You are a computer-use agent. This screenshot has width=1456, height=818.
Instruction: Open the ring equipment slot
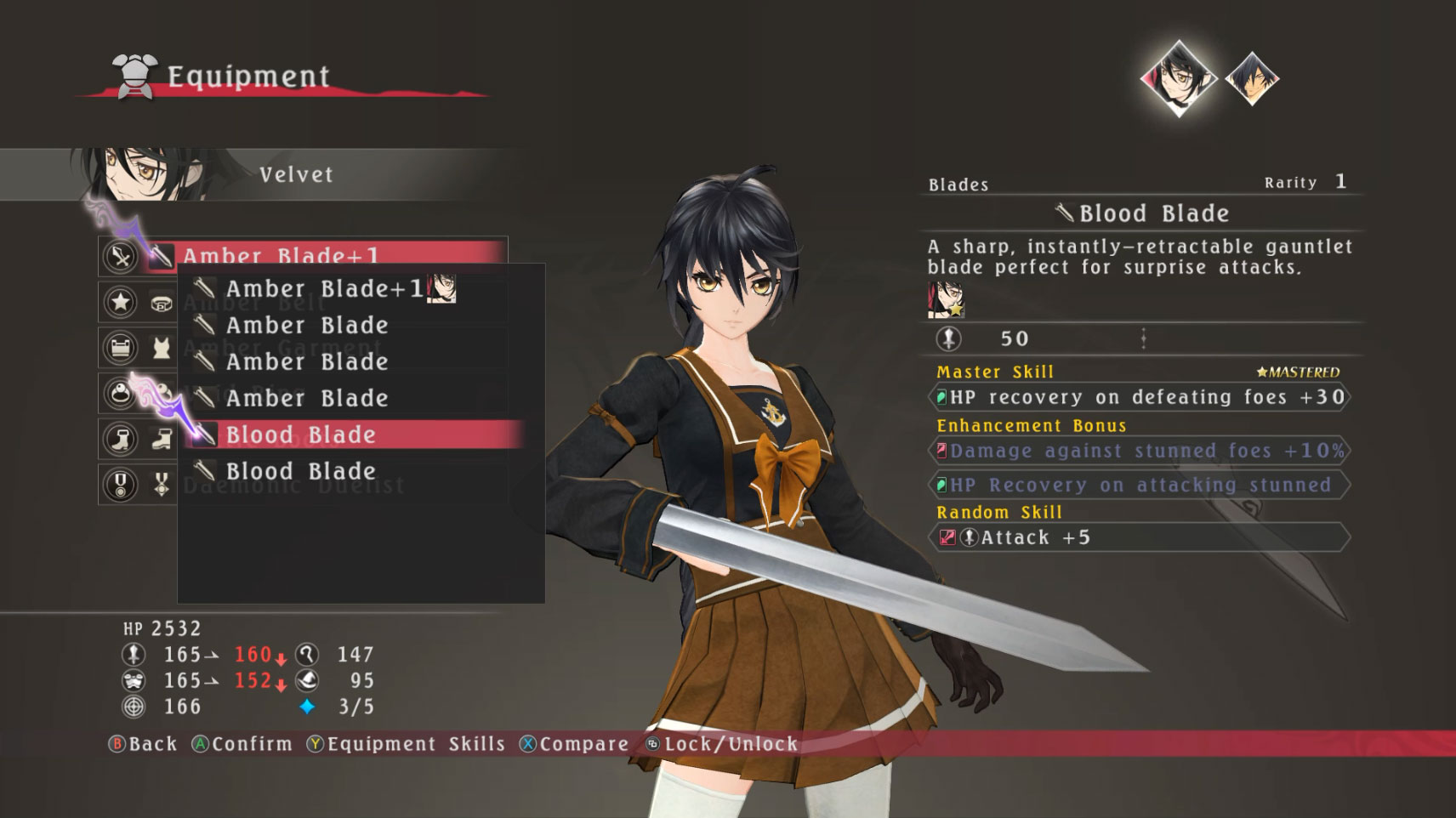(121, 393)
